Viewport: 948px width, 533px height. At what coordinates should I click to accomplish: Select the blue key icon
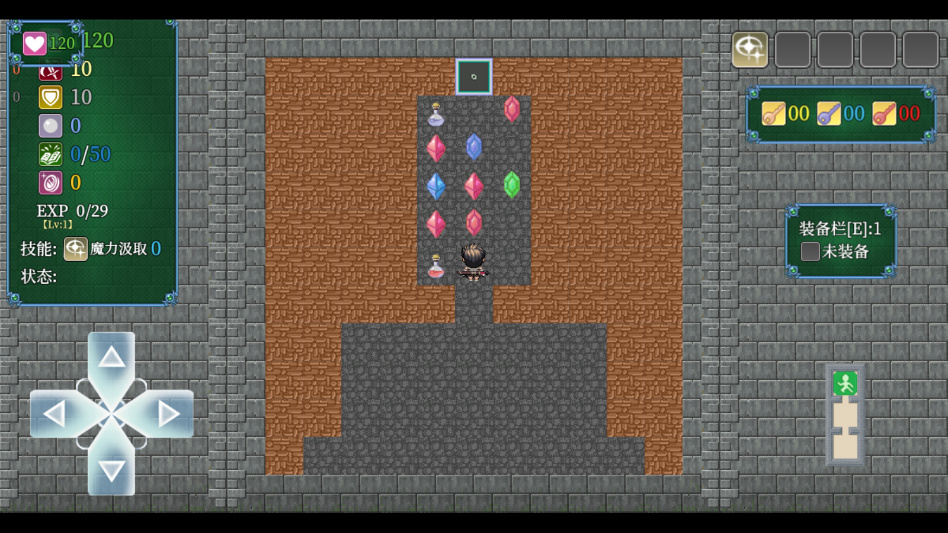point(828,114)
